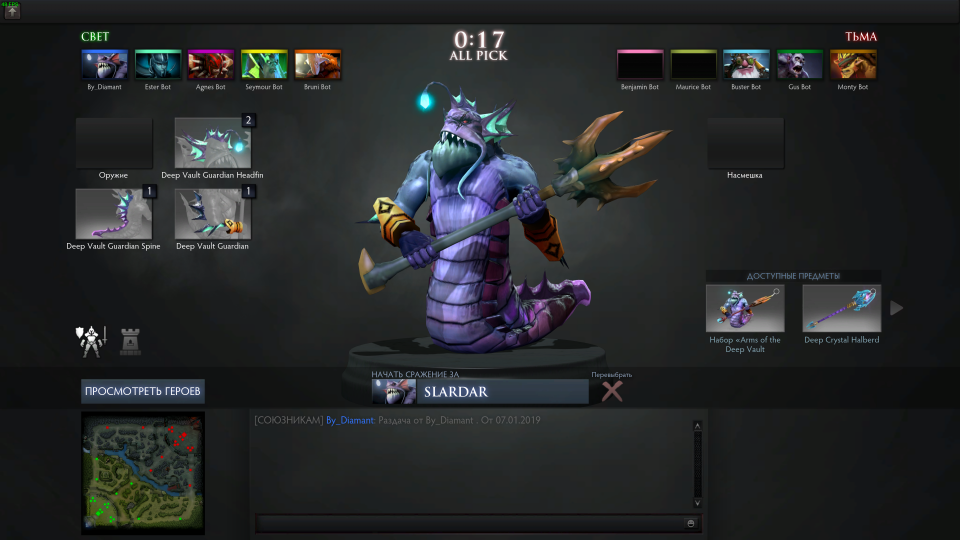Open the empty Насмешка taunt slot
The width and height of the screenshot is (960, 540).
pos(745,143)
